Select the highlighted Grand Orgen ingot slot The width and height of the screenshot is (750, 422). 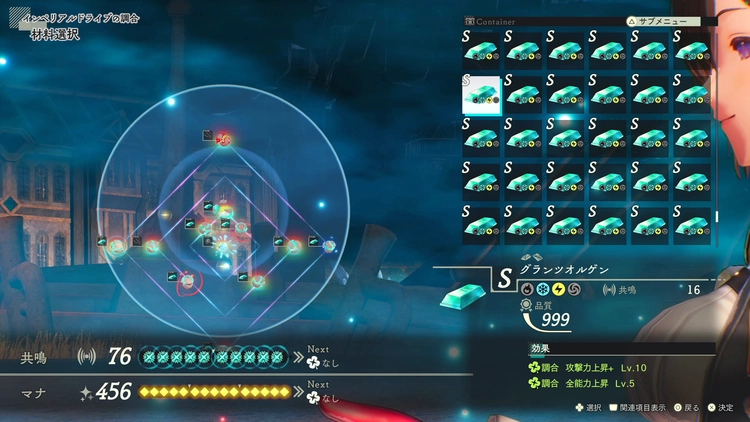click(x=481, y=94)
